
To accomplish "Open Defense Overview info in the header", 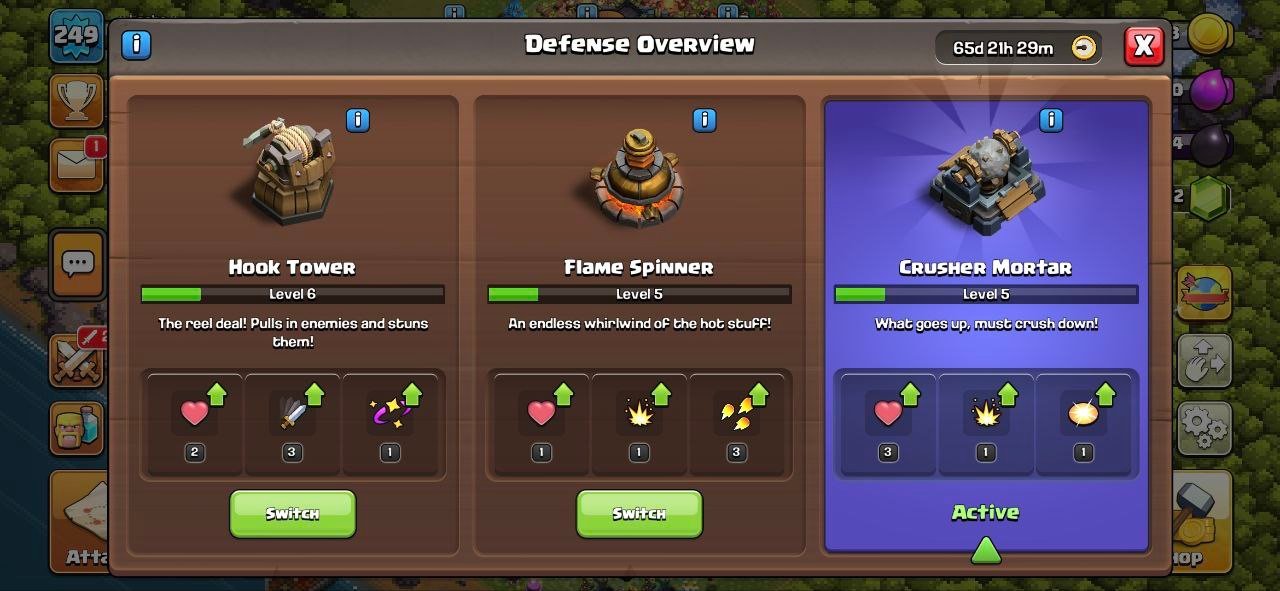I will tap(136, 44).
